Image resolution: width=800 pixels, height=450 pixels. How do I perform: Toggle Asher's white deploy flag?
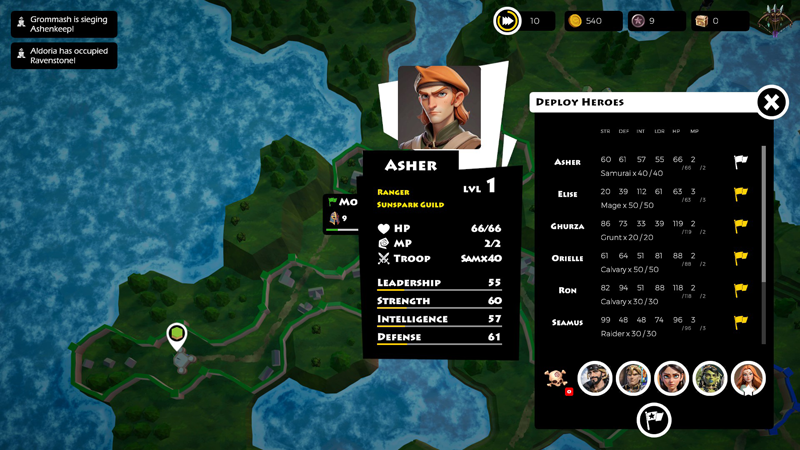click(741, 162)
